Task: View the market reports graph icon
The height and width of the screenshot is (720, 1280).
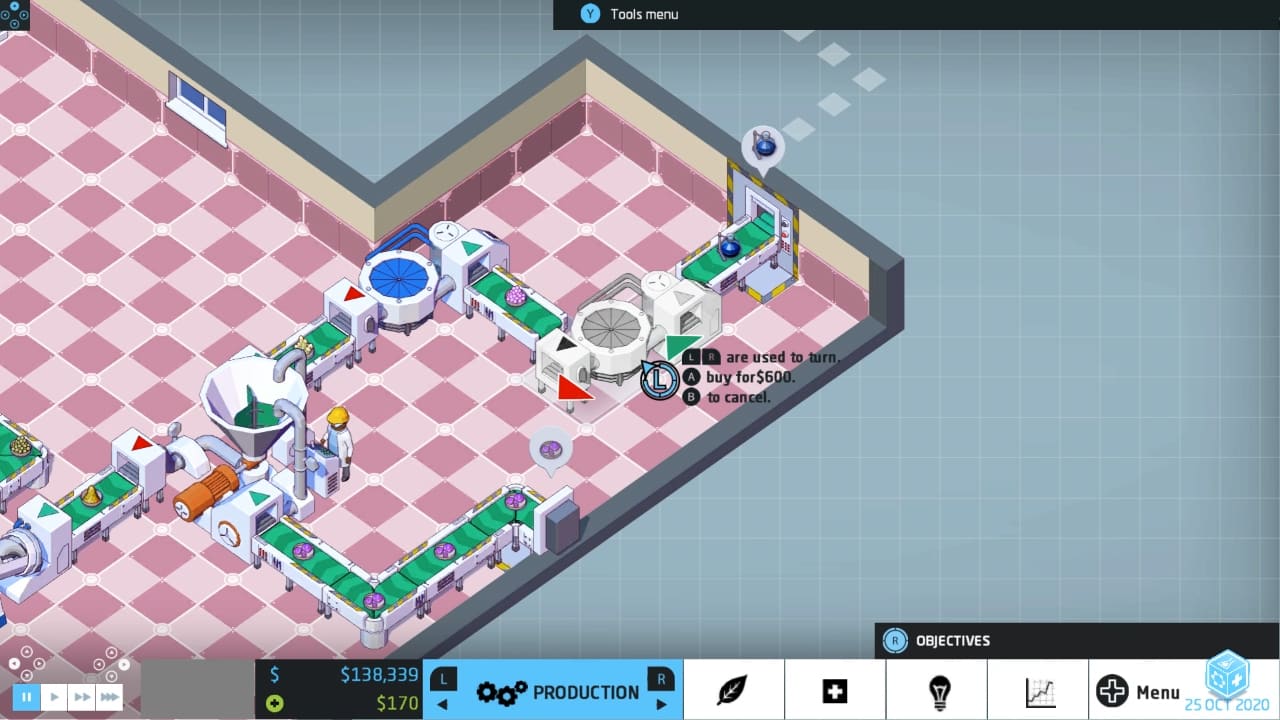Action: point(1039,690)
